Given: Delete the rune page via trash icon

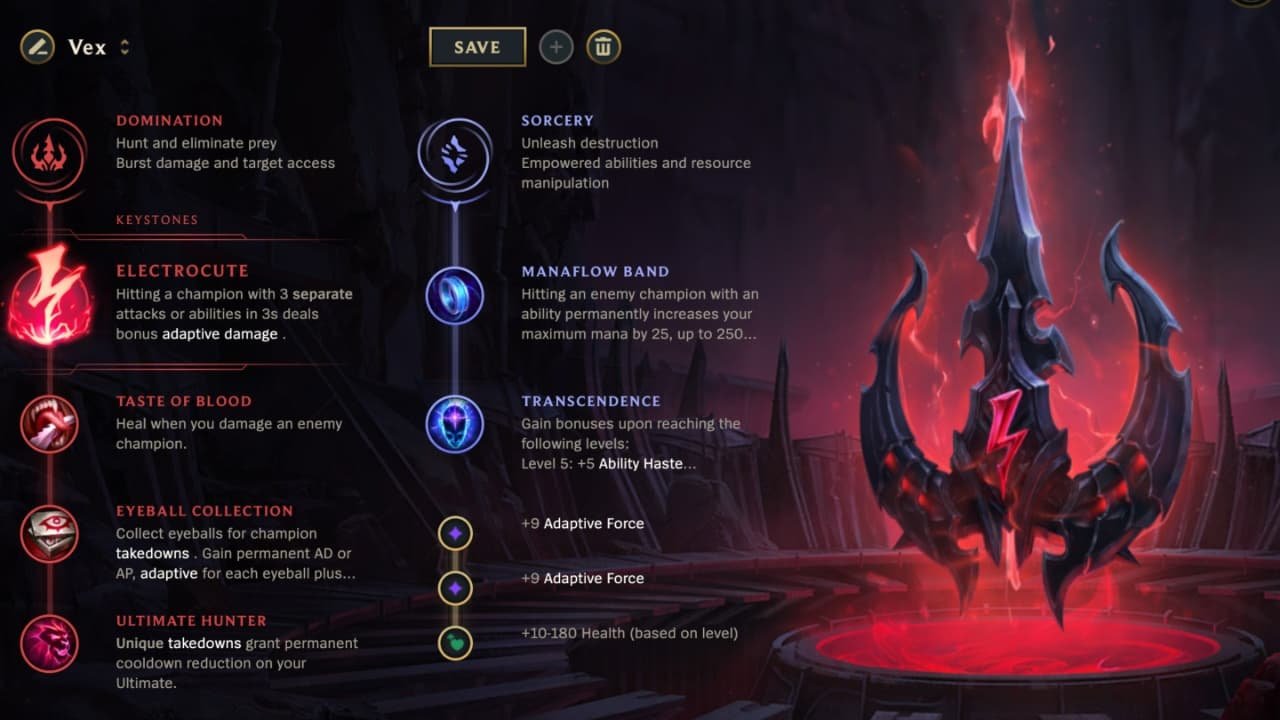Looking at the screenshot, I should [603, 46].
